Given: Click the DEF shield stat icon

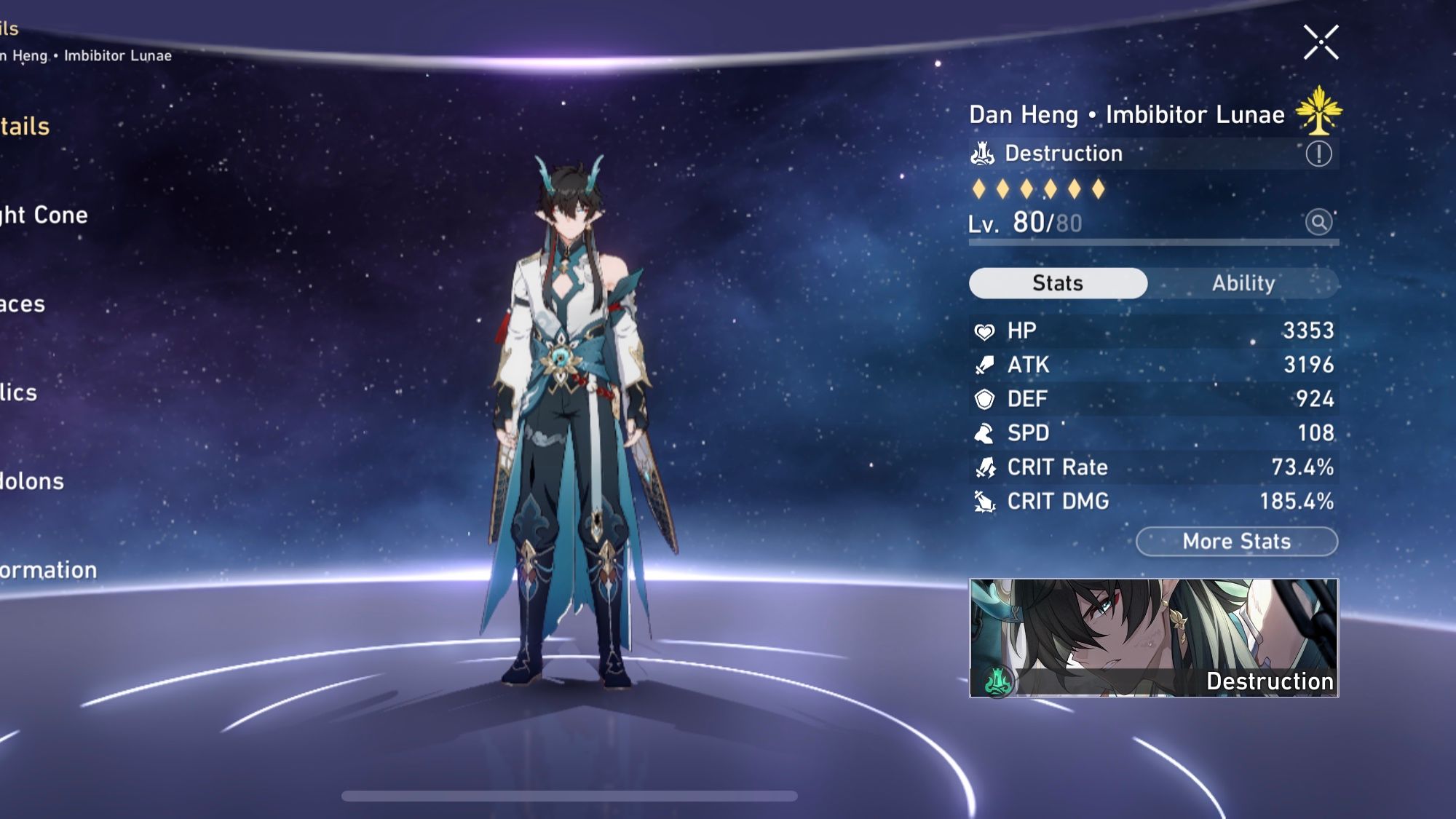Looking at the screenshot, I should pyautogui.click(x=984, y=399).
